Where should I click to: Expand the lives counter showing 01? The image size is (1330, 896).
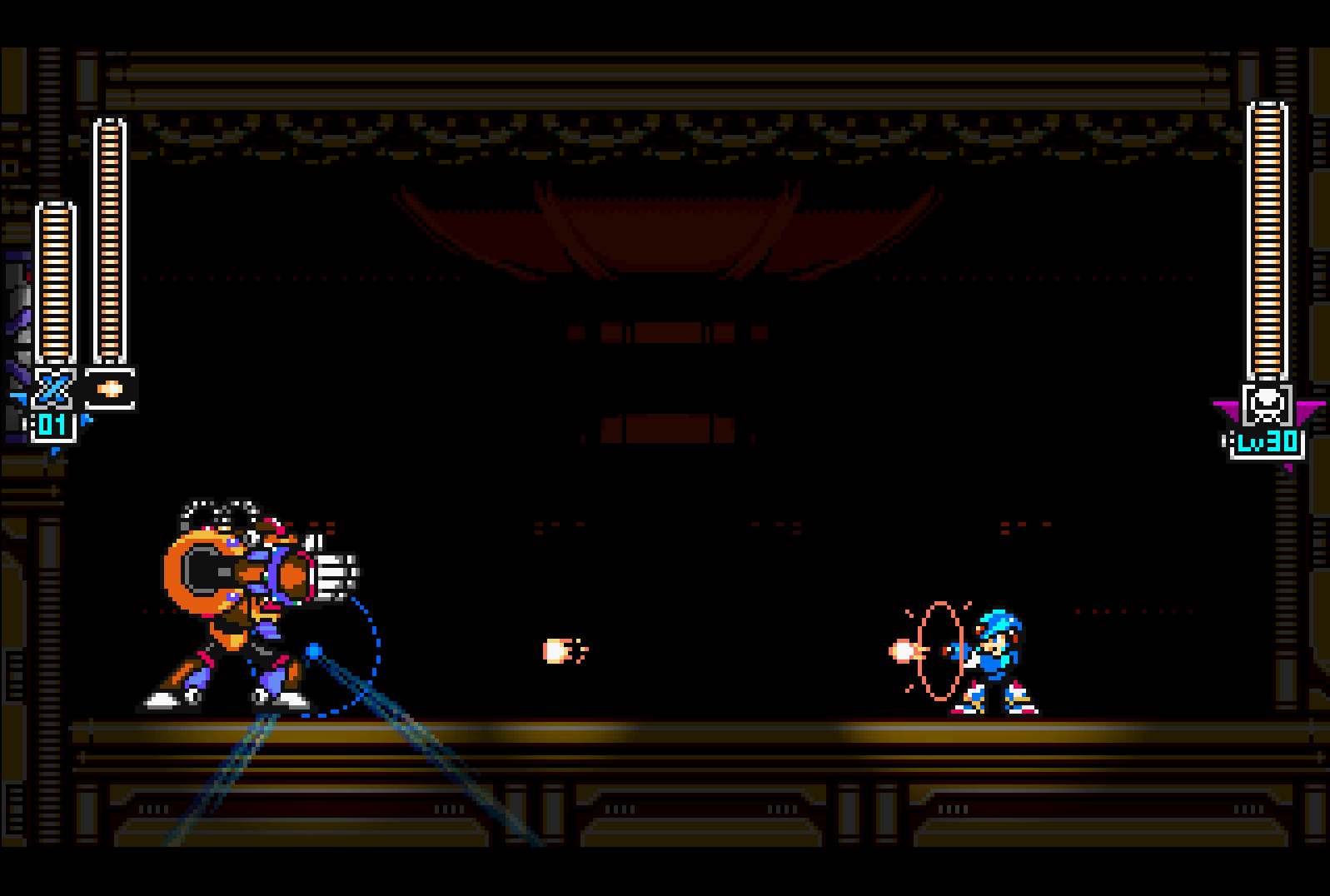tap(50, 425)
